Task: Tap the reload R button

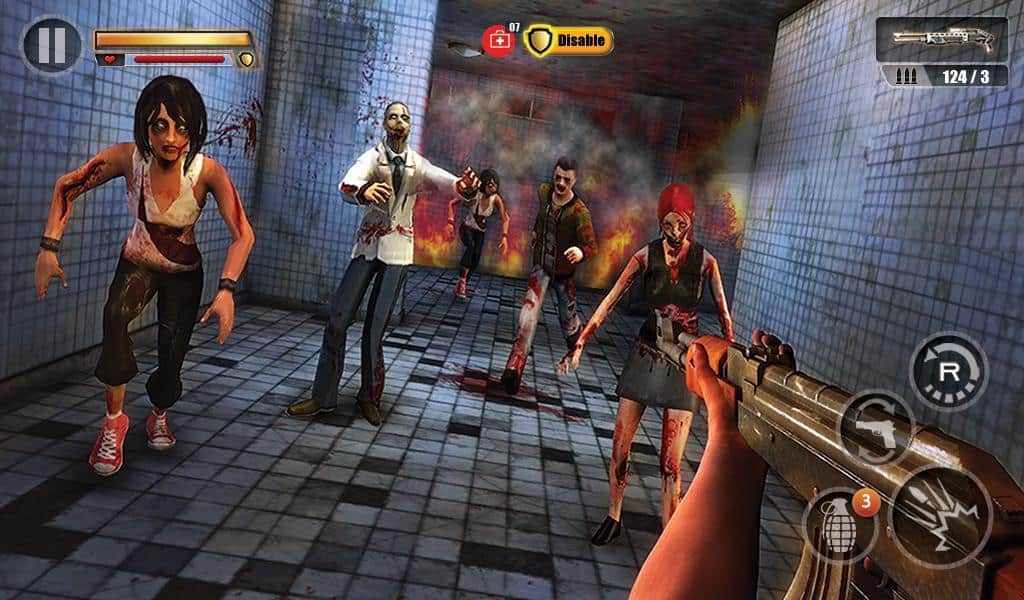Action: pyautogui.click(x=948, y=372)
